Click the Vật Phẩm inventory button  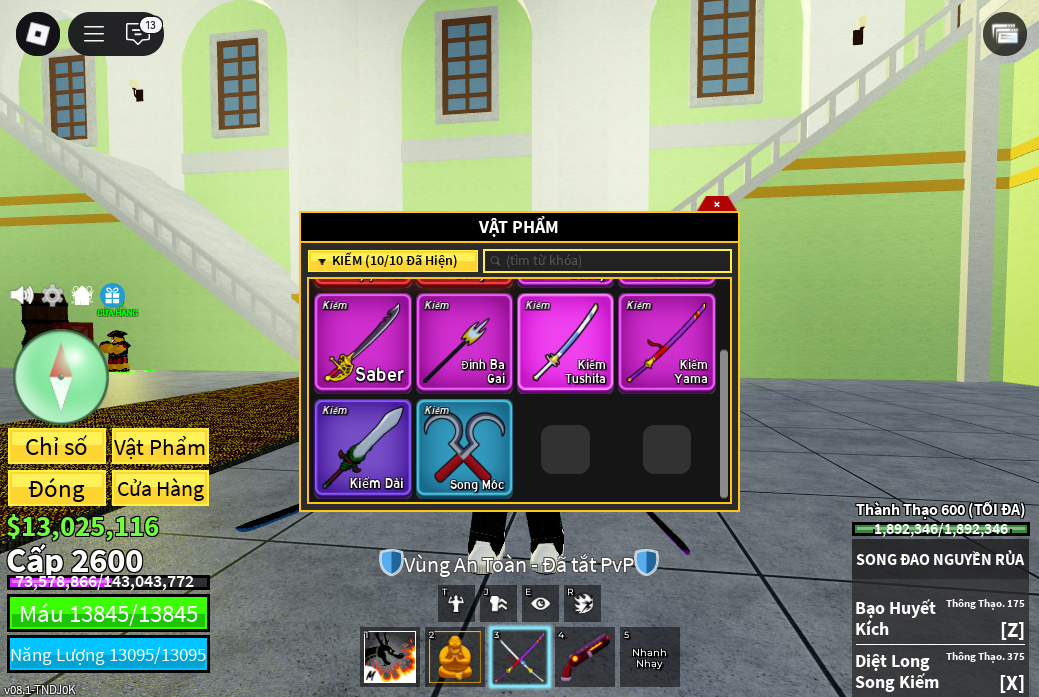click(160, 447)
